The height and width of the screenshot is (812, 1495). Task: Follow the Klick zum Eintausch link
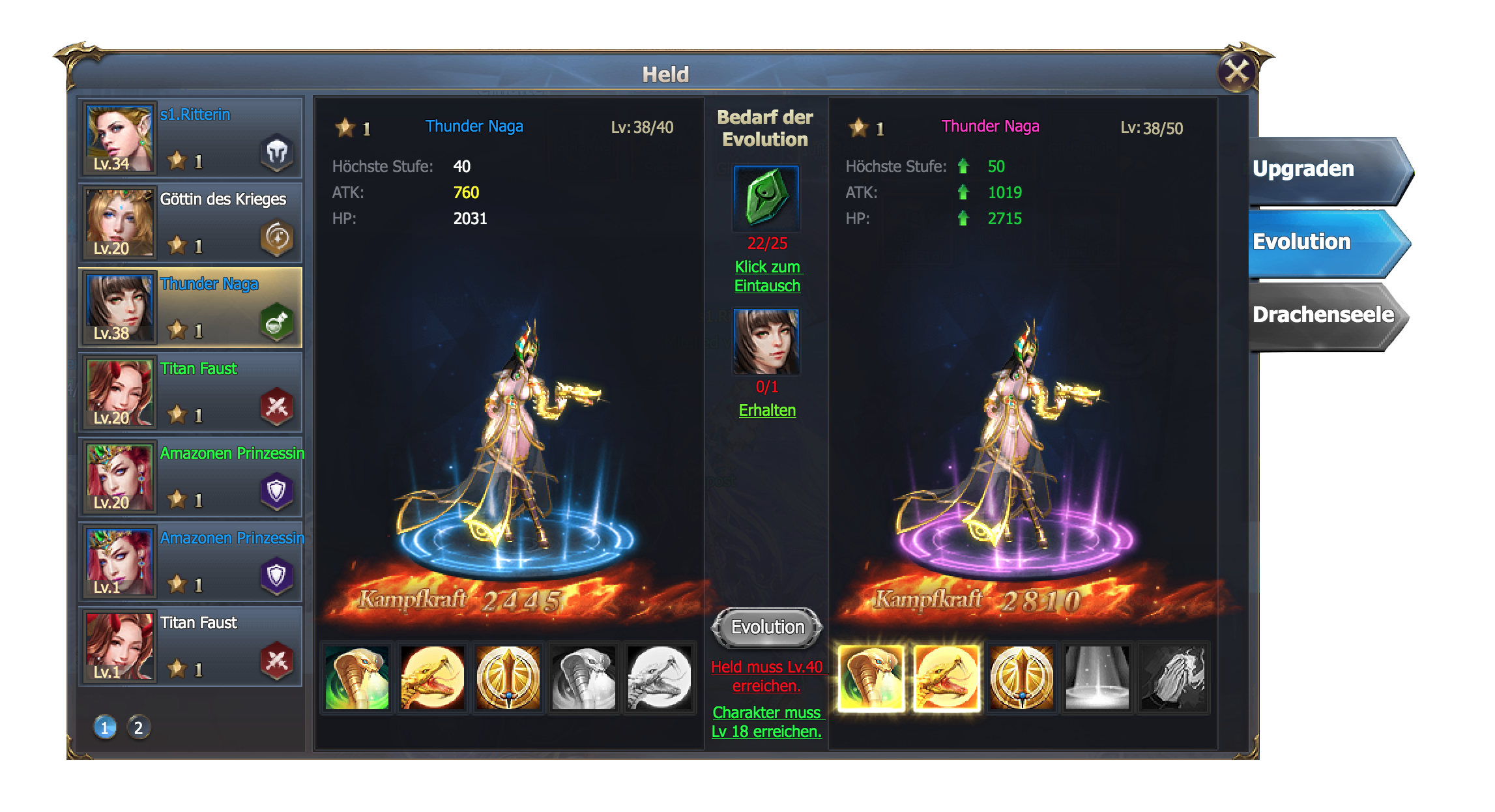coord(767,276)
